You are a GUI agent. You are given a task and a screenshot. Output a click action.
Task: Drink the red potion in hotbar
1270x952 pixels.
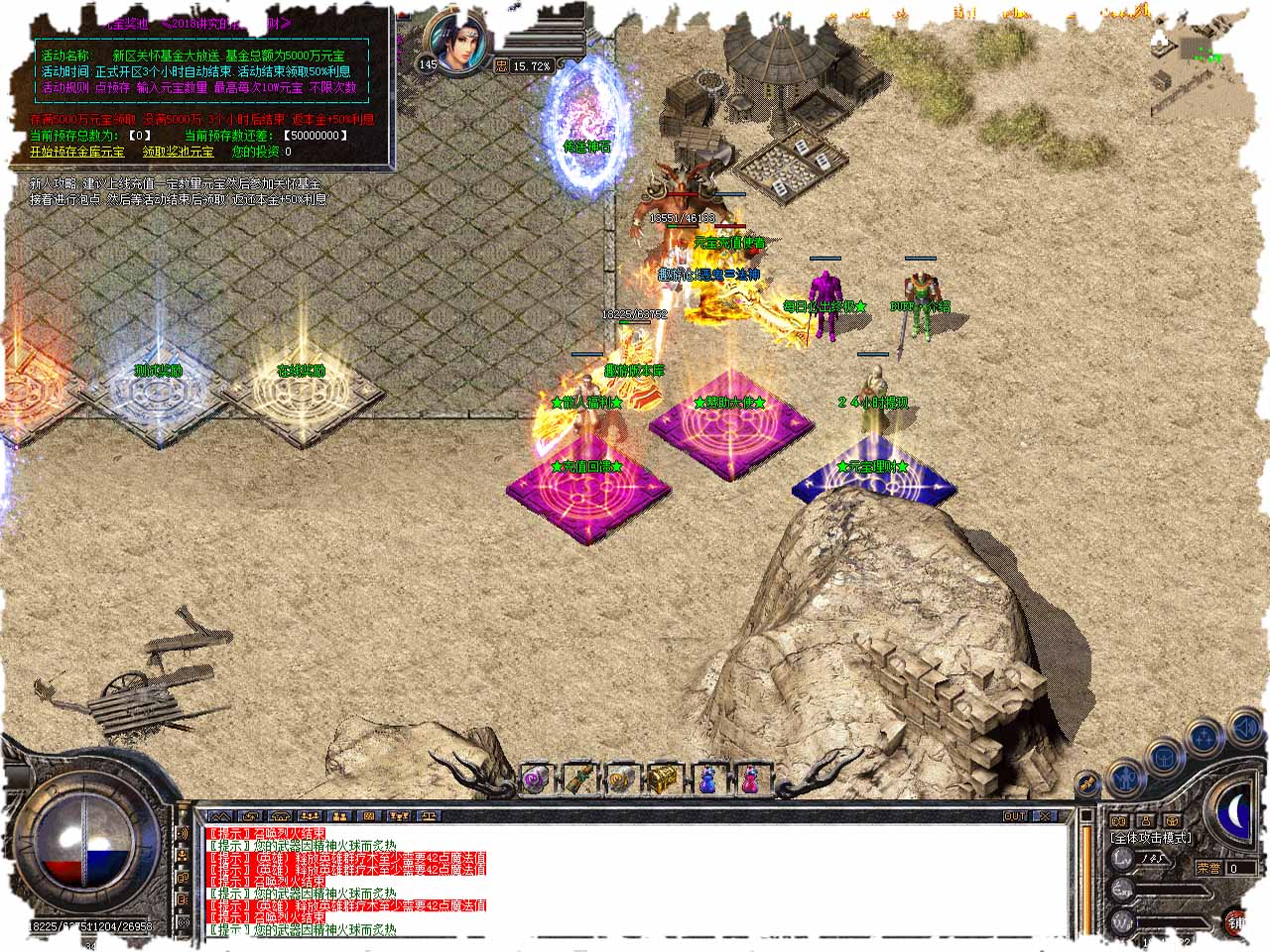751,779
